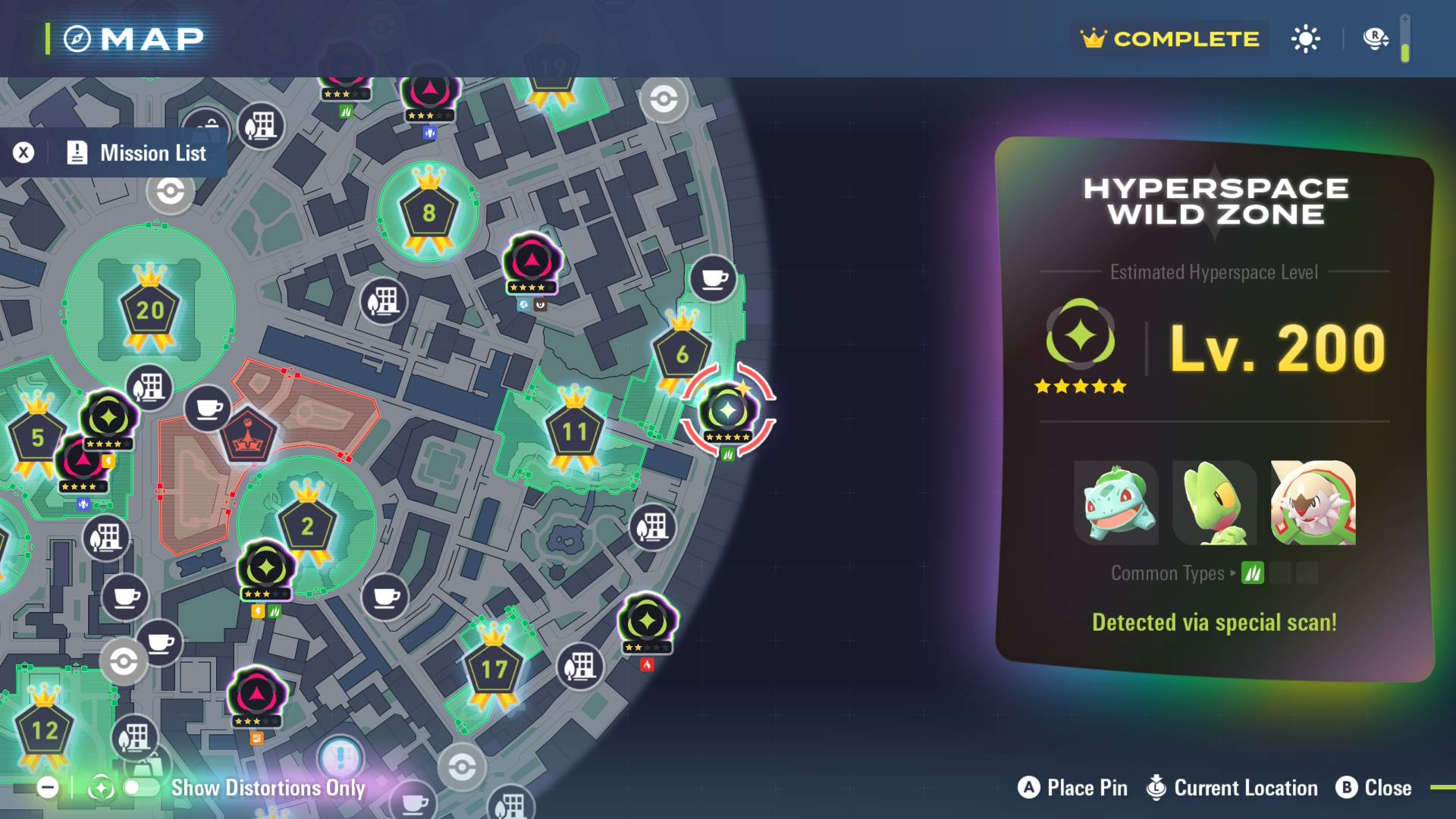Select Wild Zone 20 map marker
Viewport: 1456px width, 819px height.
click(x=149, y=309)
